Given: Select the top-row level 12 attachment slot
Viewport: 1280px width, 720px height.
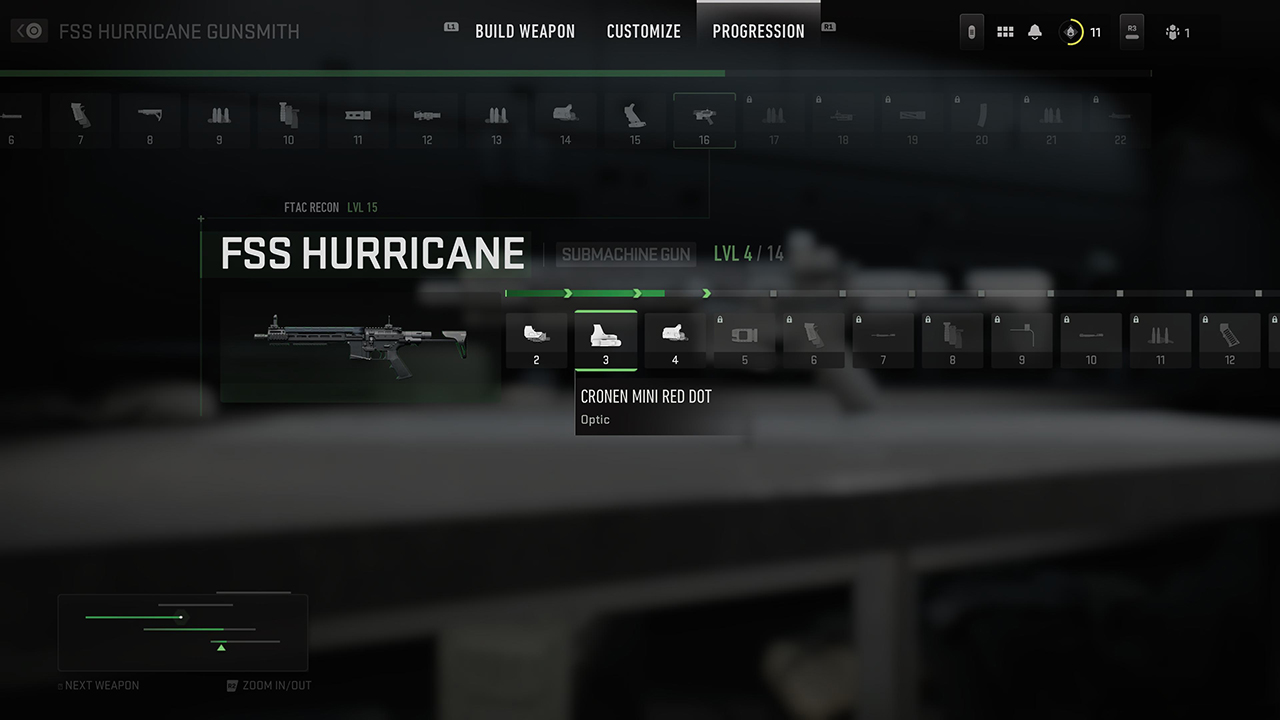Looking at the screenshot, I should (427, 121).
